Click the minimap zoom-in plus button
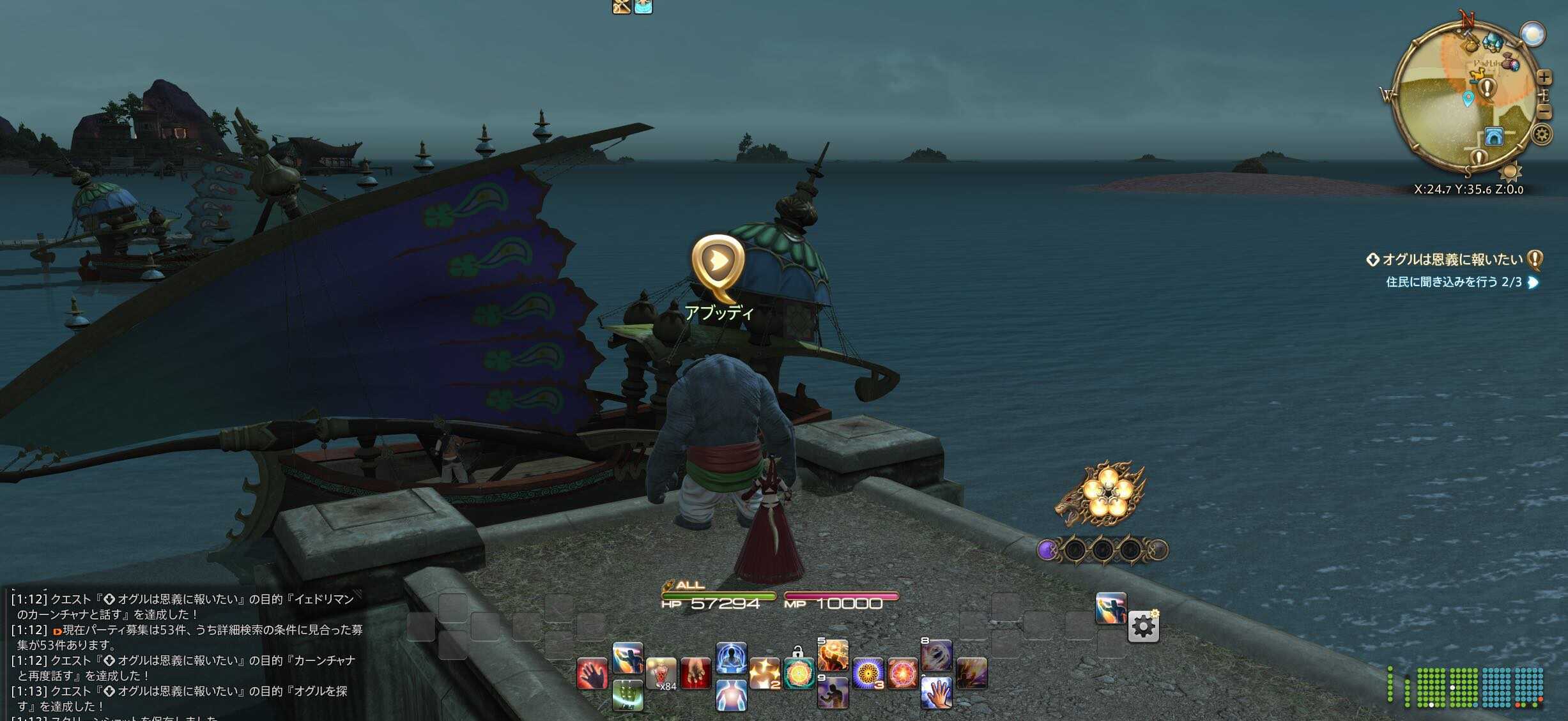The image size is (1568, 721). pyautogui.click(x=1544, y=78)
